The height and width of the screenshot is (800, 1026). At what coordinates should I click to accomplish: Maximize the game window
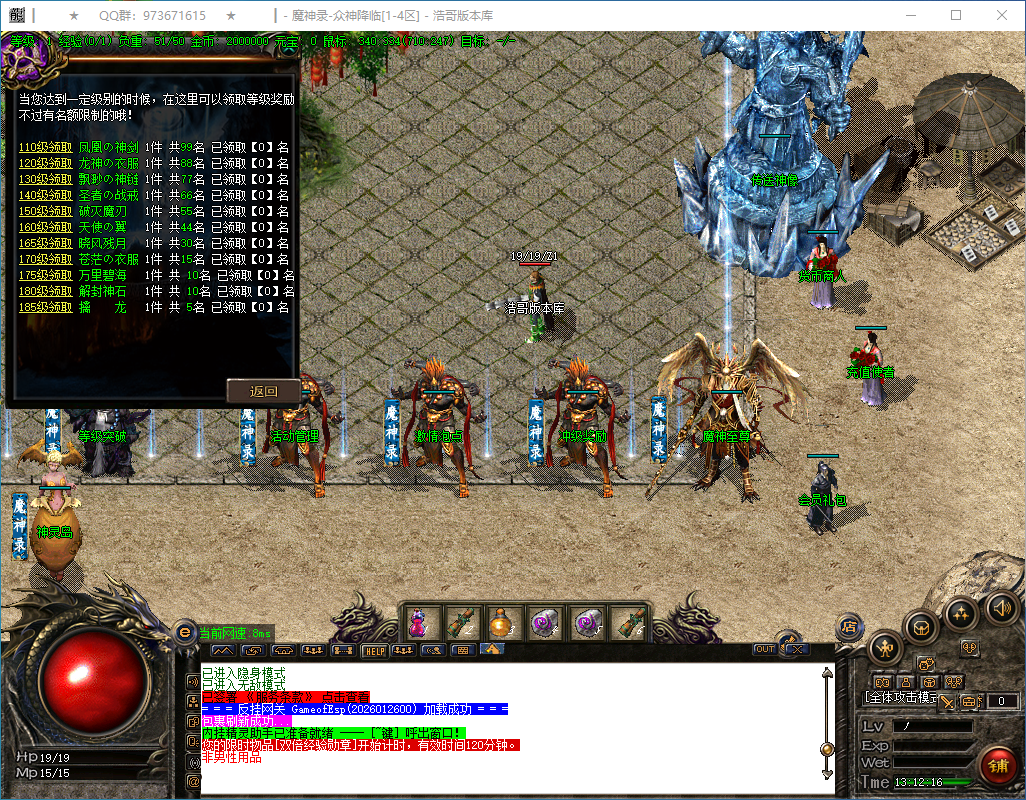tap(956, 15)
